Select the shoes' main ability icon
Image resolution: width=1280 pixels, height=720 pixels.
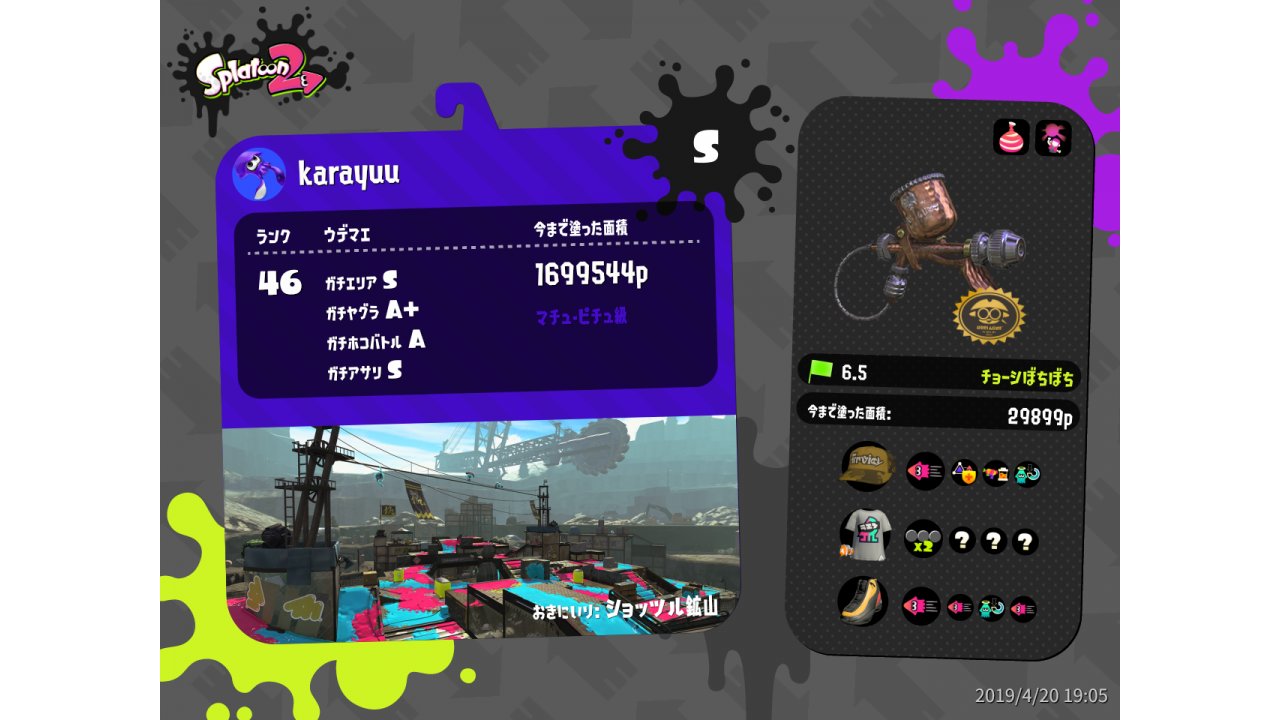coord(921,606)
